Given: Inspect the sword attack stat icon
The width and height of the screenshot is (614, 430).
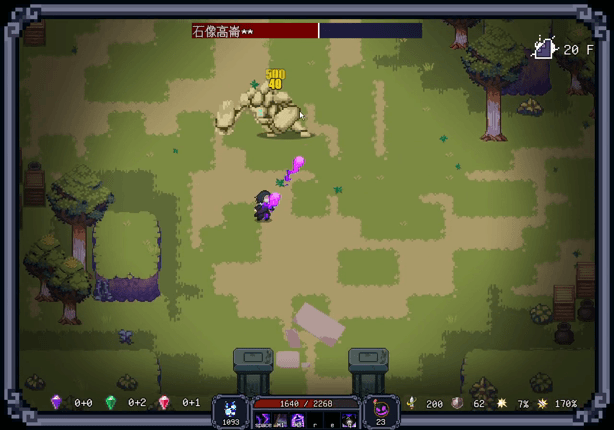Looking at the screenshot, I should coord(410,404).
